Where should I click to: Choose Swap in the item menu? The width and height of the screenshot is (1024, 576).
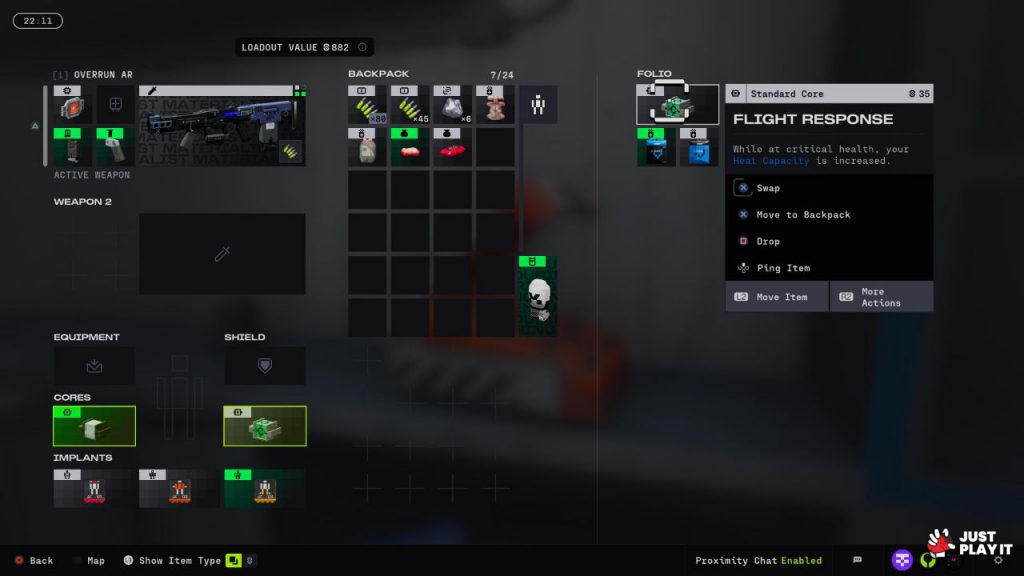pyautogui.click(x=768, y=188)
